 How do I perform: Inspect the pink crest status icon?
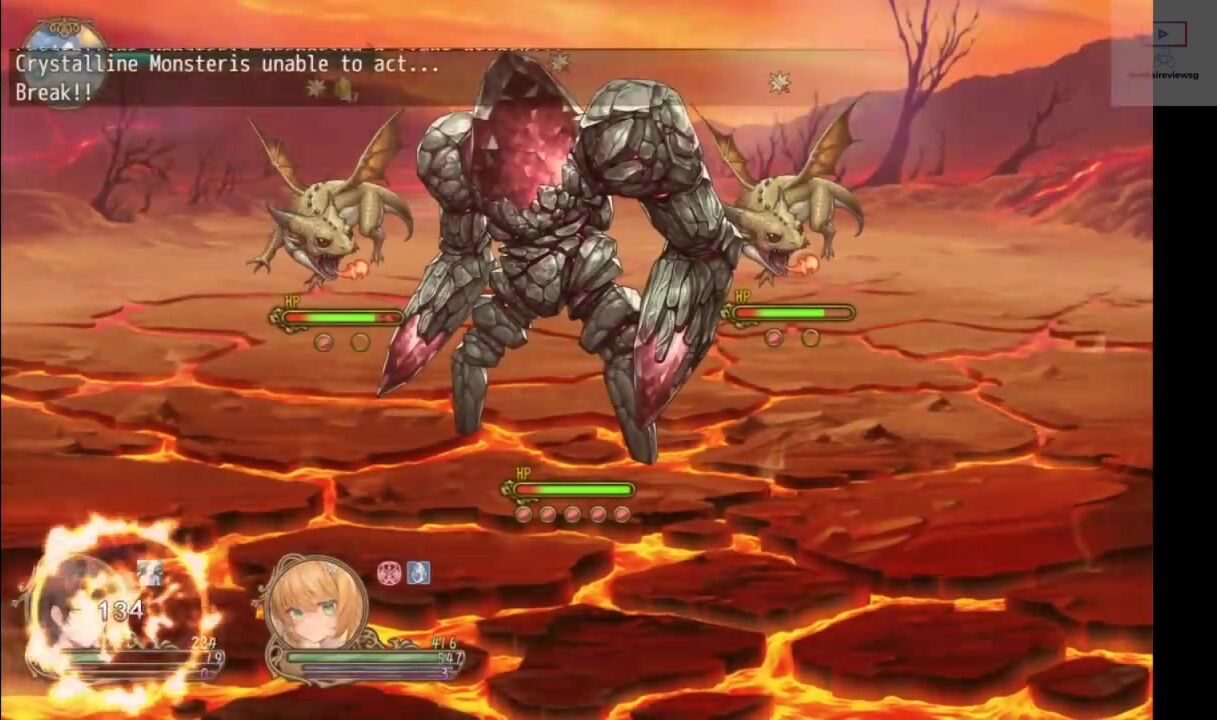(x=389, y=573)
